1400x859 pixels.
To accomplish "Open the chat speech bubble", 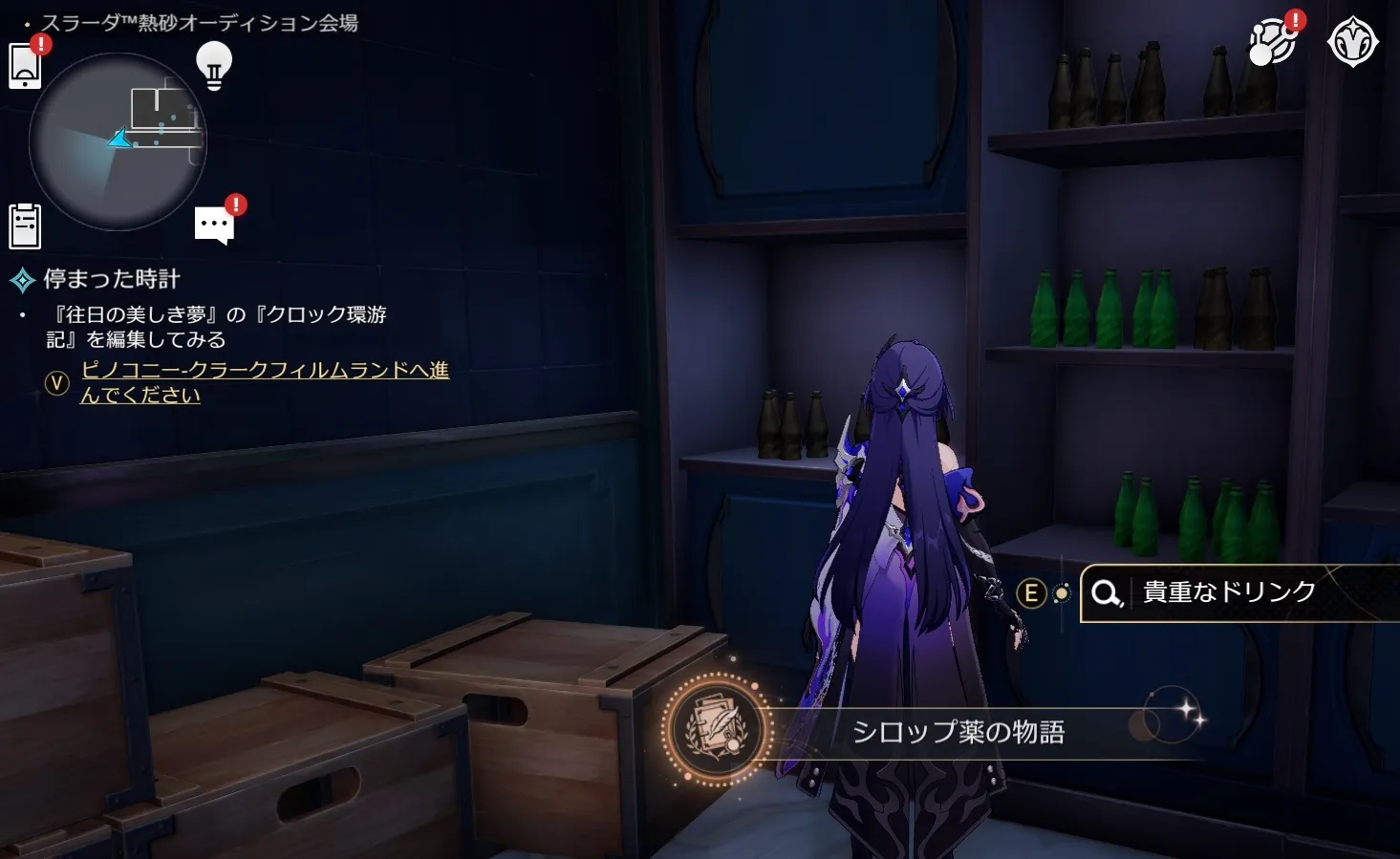I will (x=214, y=225).
